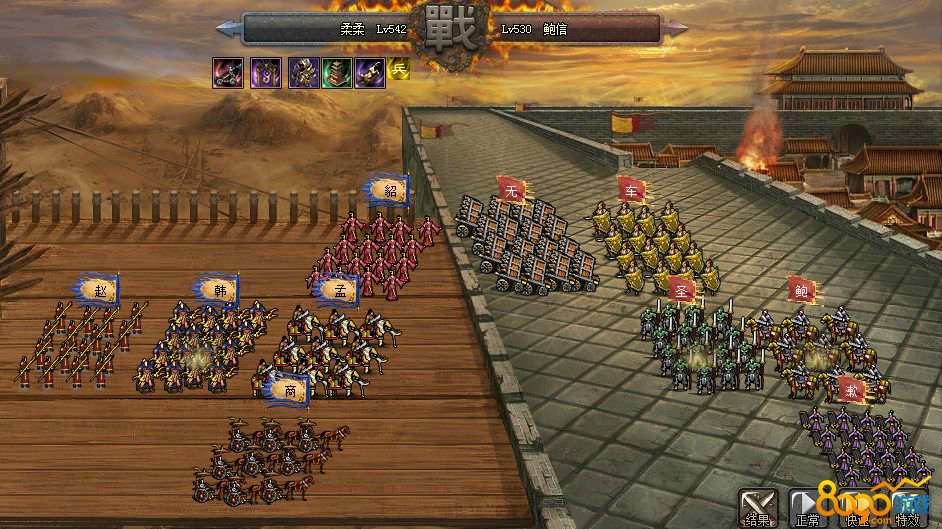Image resolution: width=942 pixels, height=529 pixels.
Task: Click the purple banner buff icon
Action: pos(265,72)
